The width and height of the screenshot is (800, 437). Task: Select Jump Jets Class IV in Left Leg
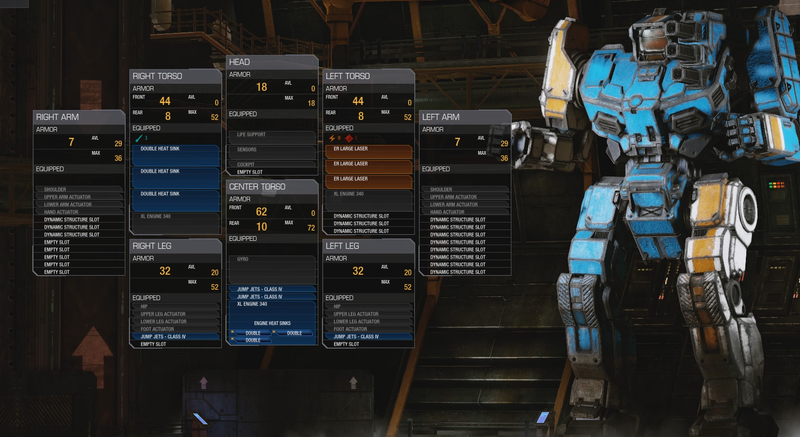click(x=368, y=337)
